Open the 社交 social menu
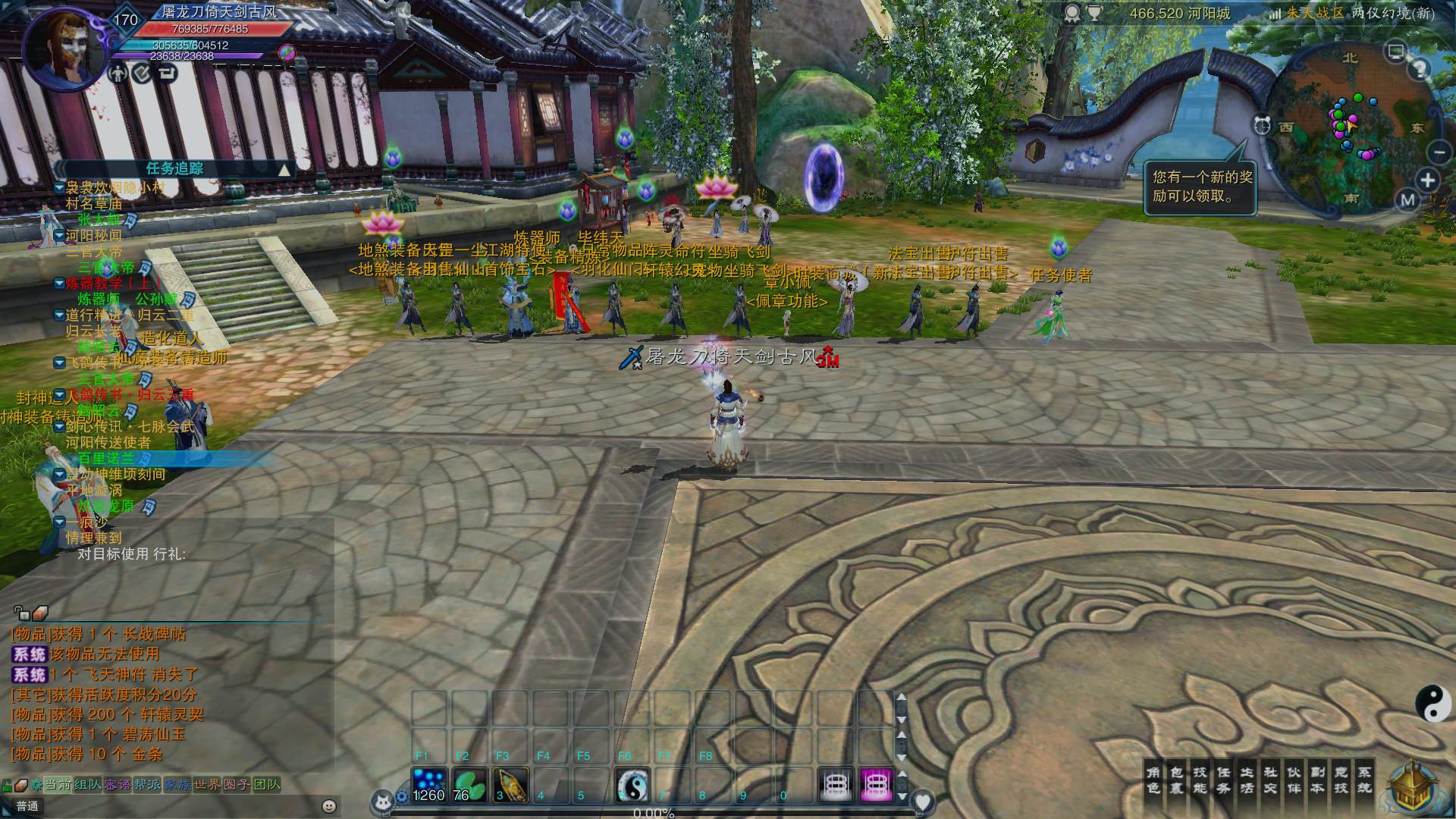This screenshot has height=819, width=1456. [1270, 780]
